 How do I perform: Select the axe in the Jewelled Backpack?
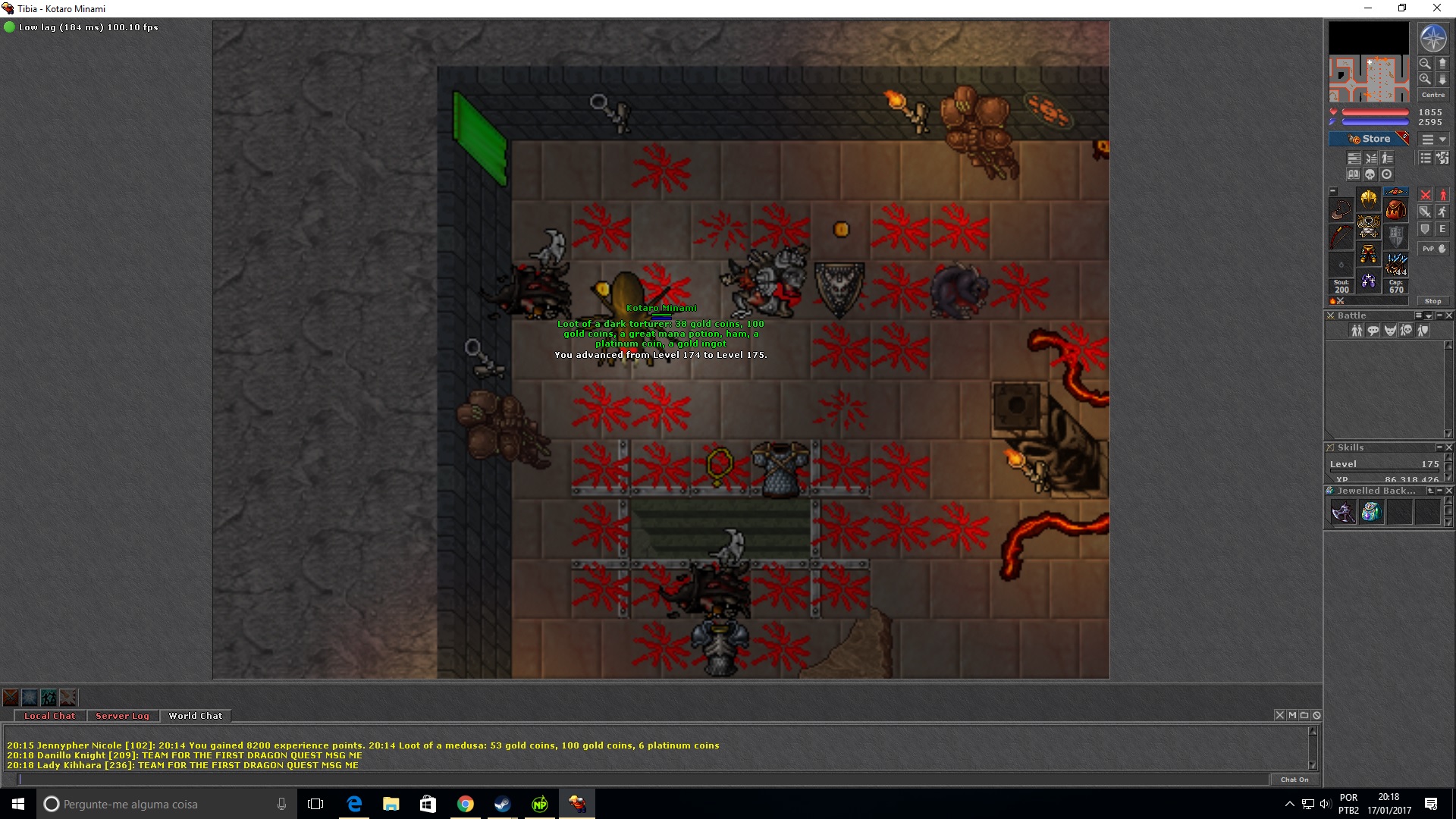pyautogui.click(x=1343, y=513)
